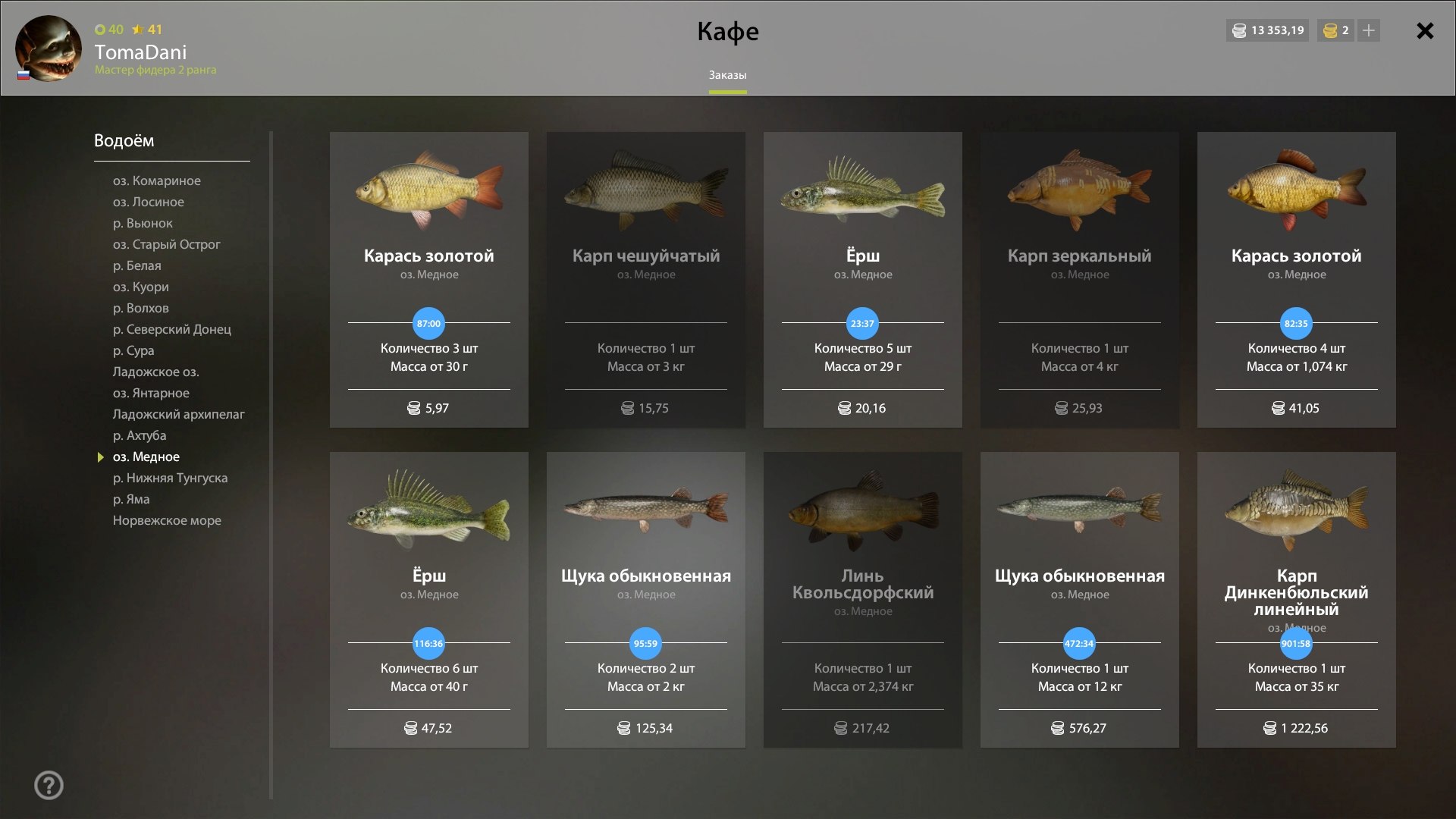This screenshot has width=1456, height=819.
Task: Open the Карп чешуйчатый order card
Action: [x=645, y=279]
